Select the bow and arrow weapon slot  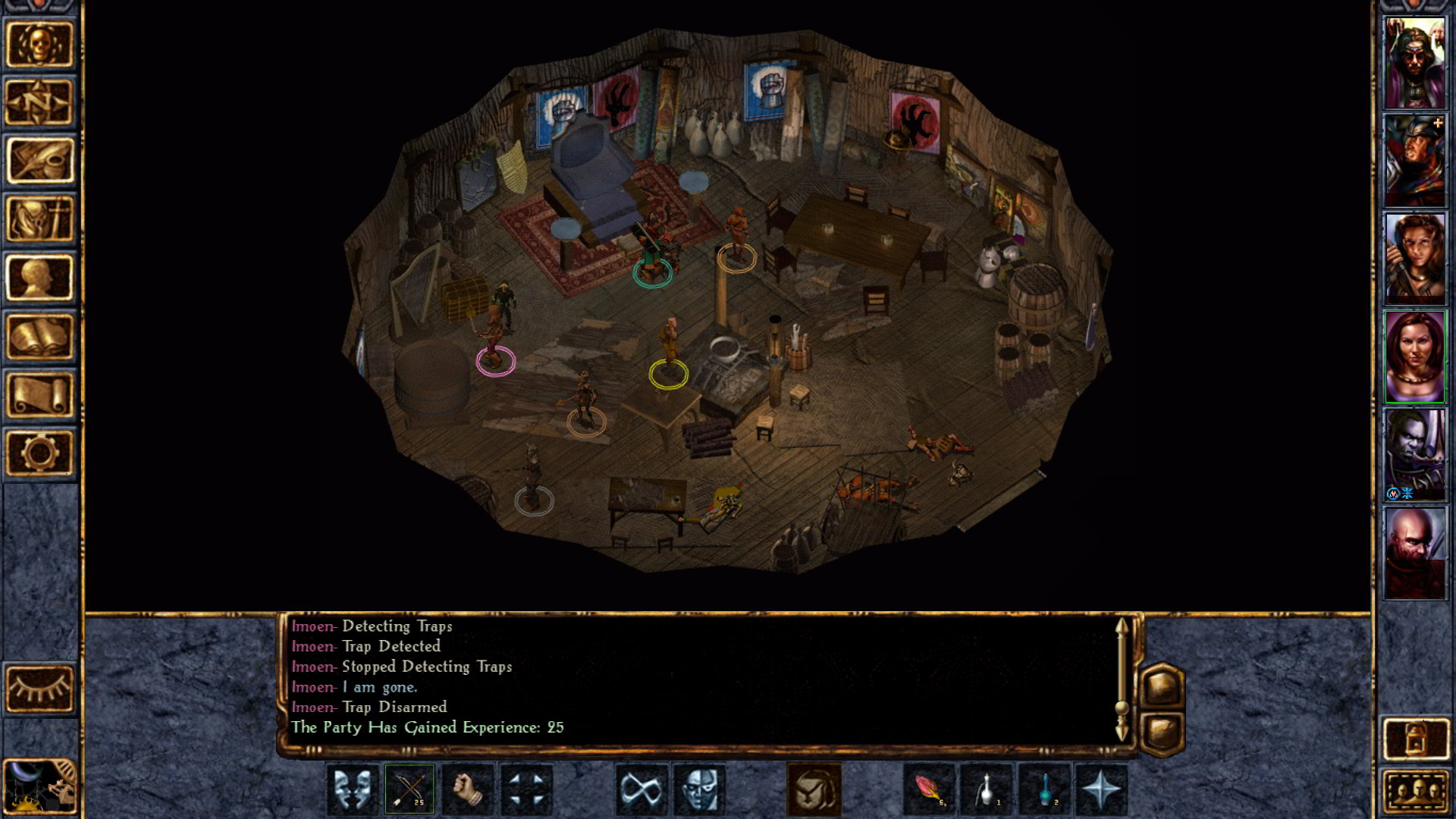(409, 789)
